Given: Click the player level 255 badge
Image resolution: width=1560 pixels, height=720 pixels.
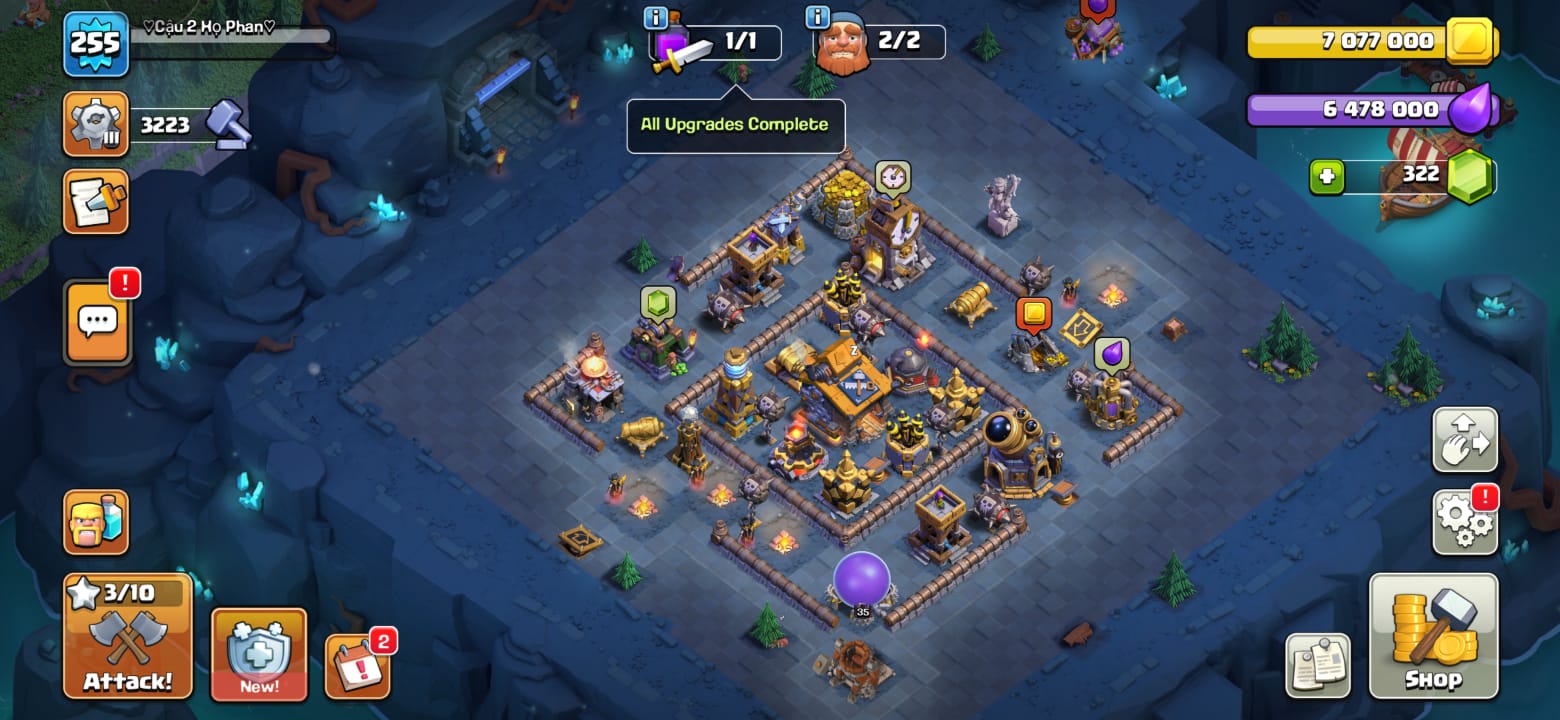Looking at the screenshot, I should coord(96,44).
